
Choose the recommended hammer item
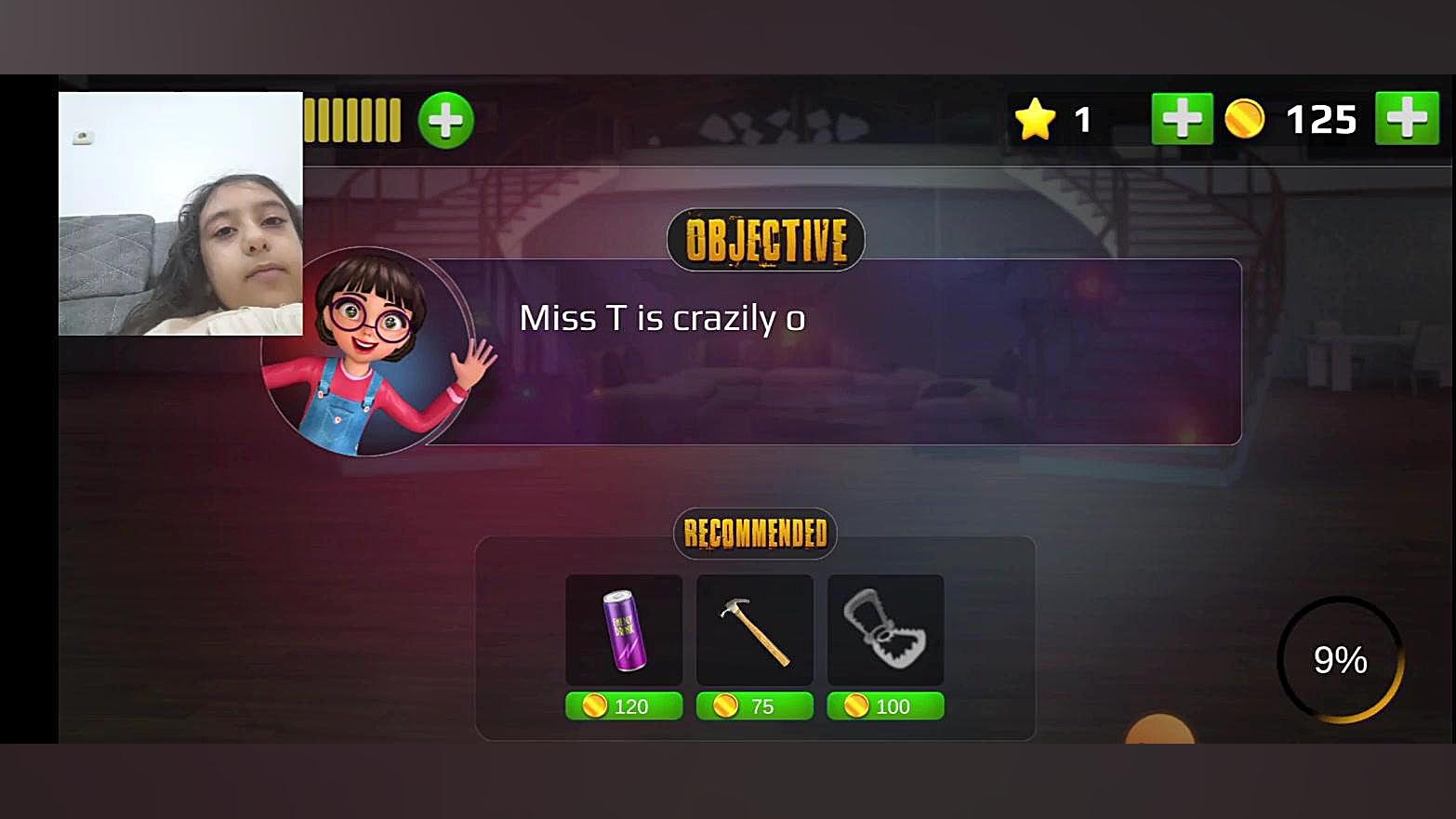tap(755, 629)
